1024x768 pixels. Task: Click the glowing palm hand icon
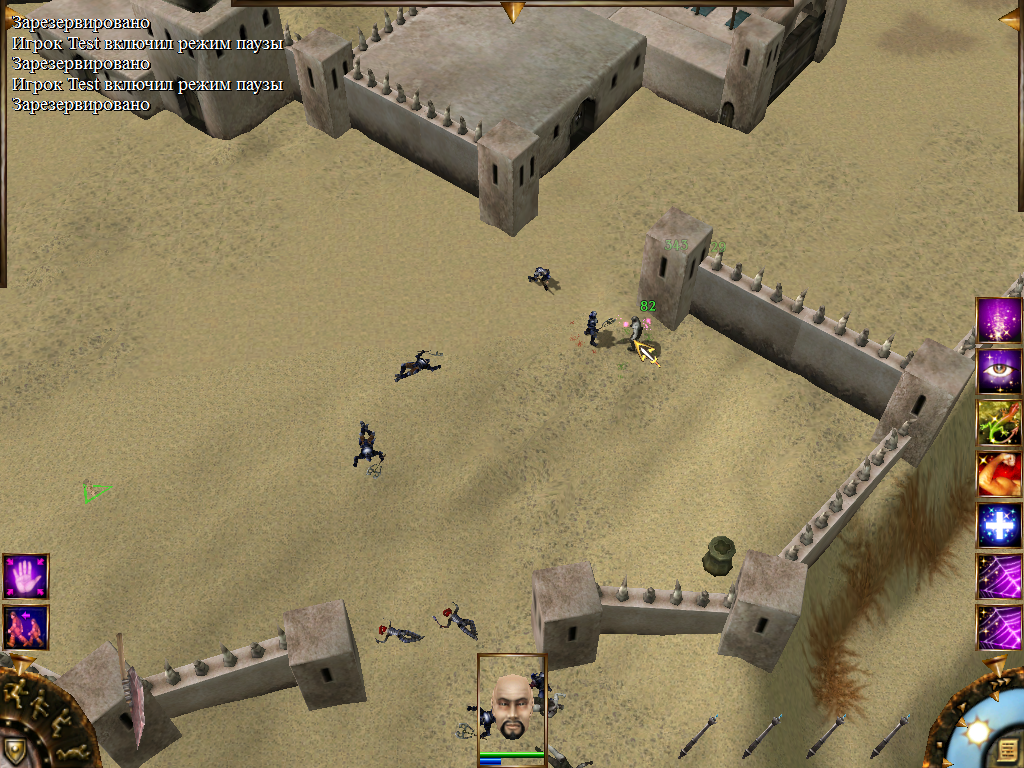[25, 577]
